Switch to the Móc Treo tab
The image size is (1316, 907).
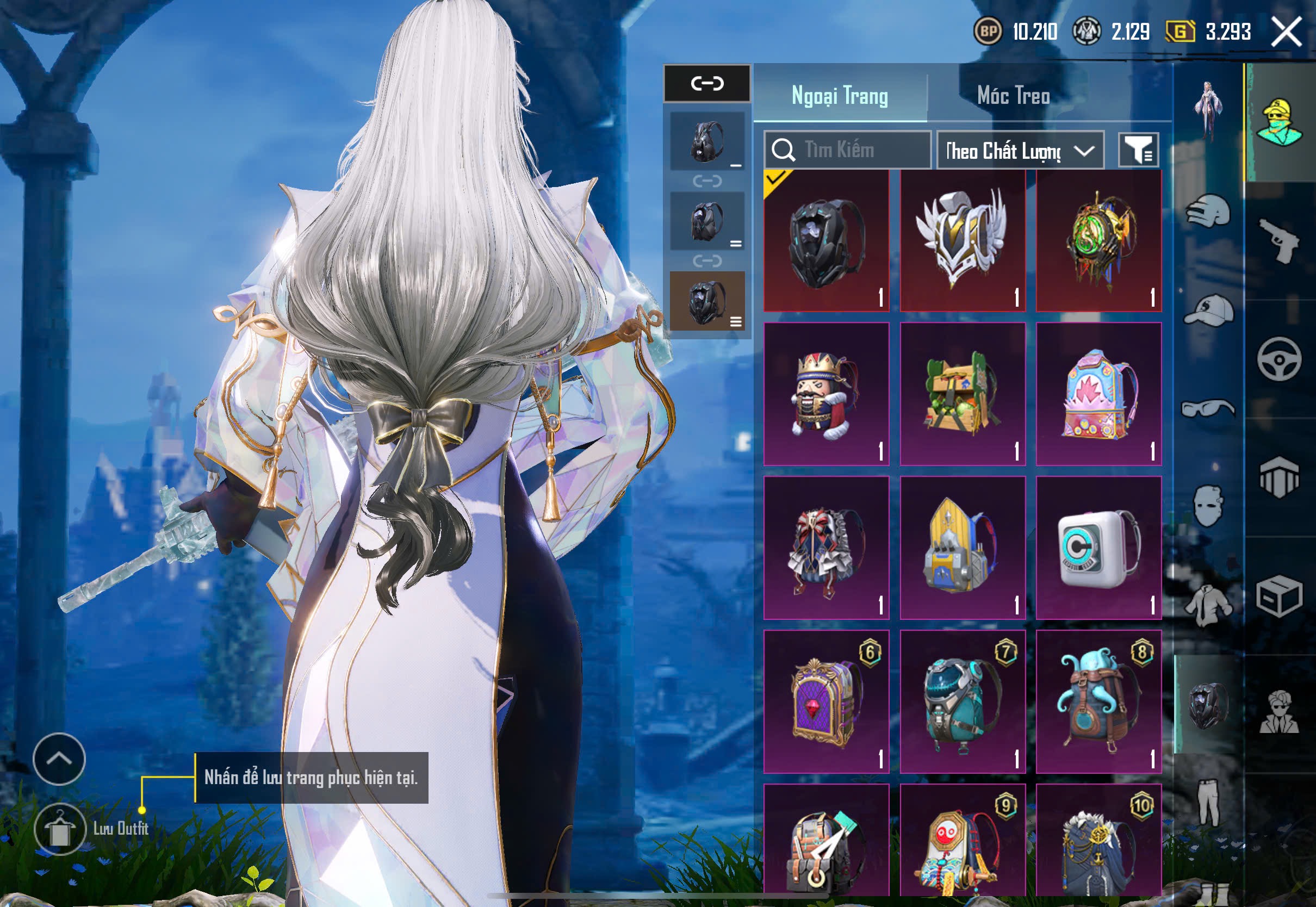[1013, 96]
